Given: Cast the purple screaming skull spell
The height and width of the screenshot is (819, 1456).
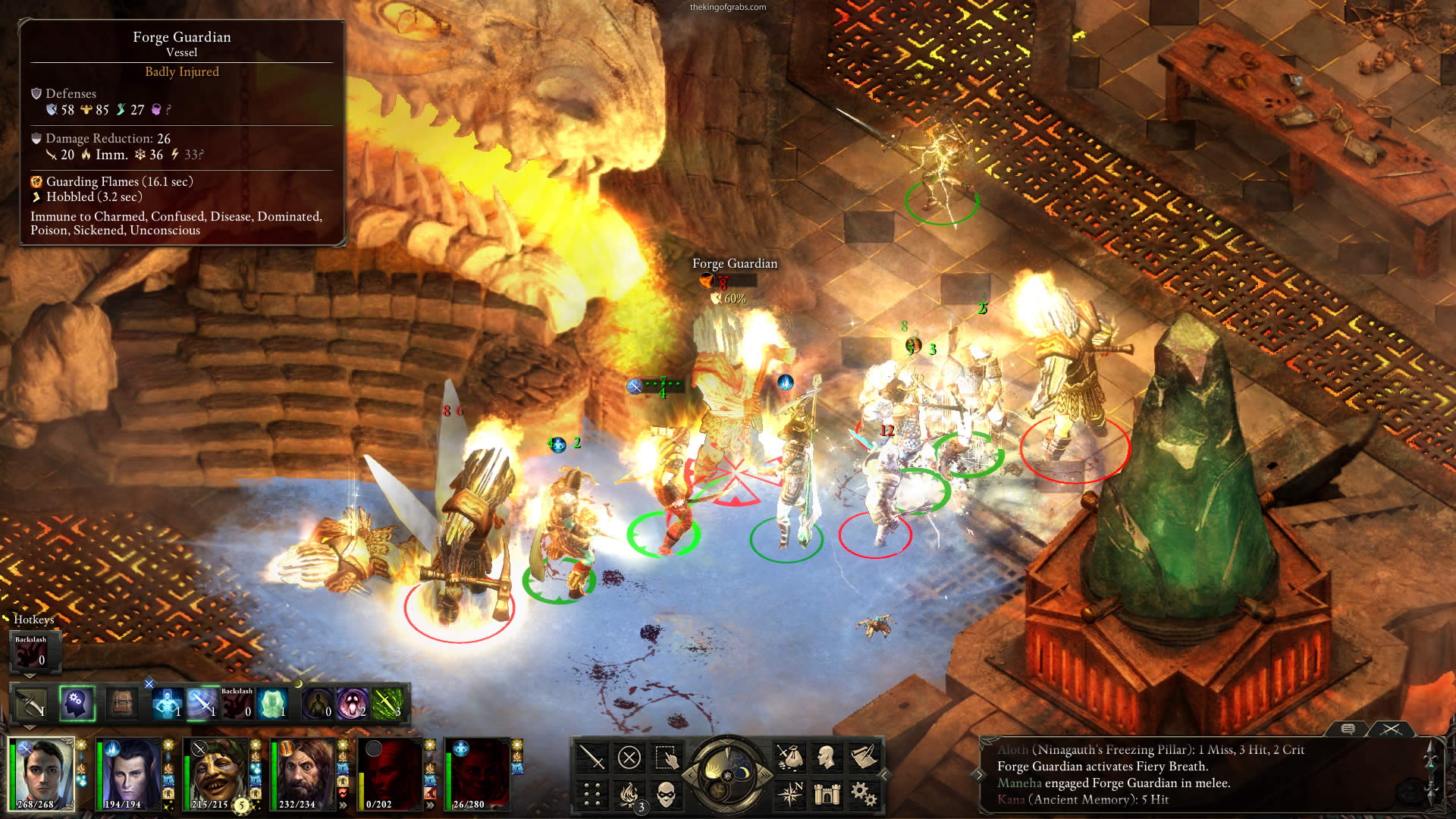Looking at the screenshot, I should 352,704.
